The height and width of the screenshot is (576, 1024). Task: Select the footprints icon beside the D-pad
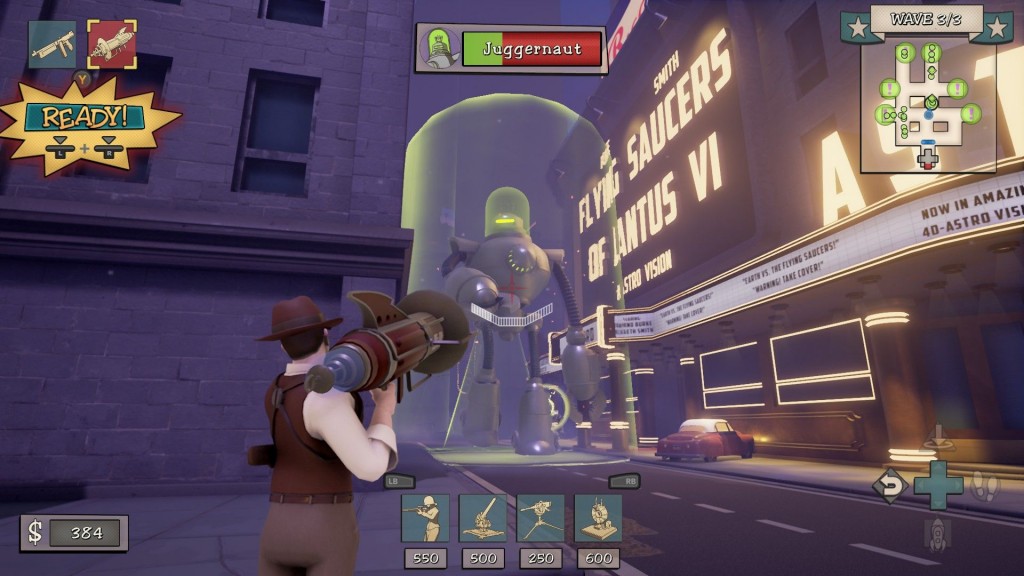tap(986, 486)
